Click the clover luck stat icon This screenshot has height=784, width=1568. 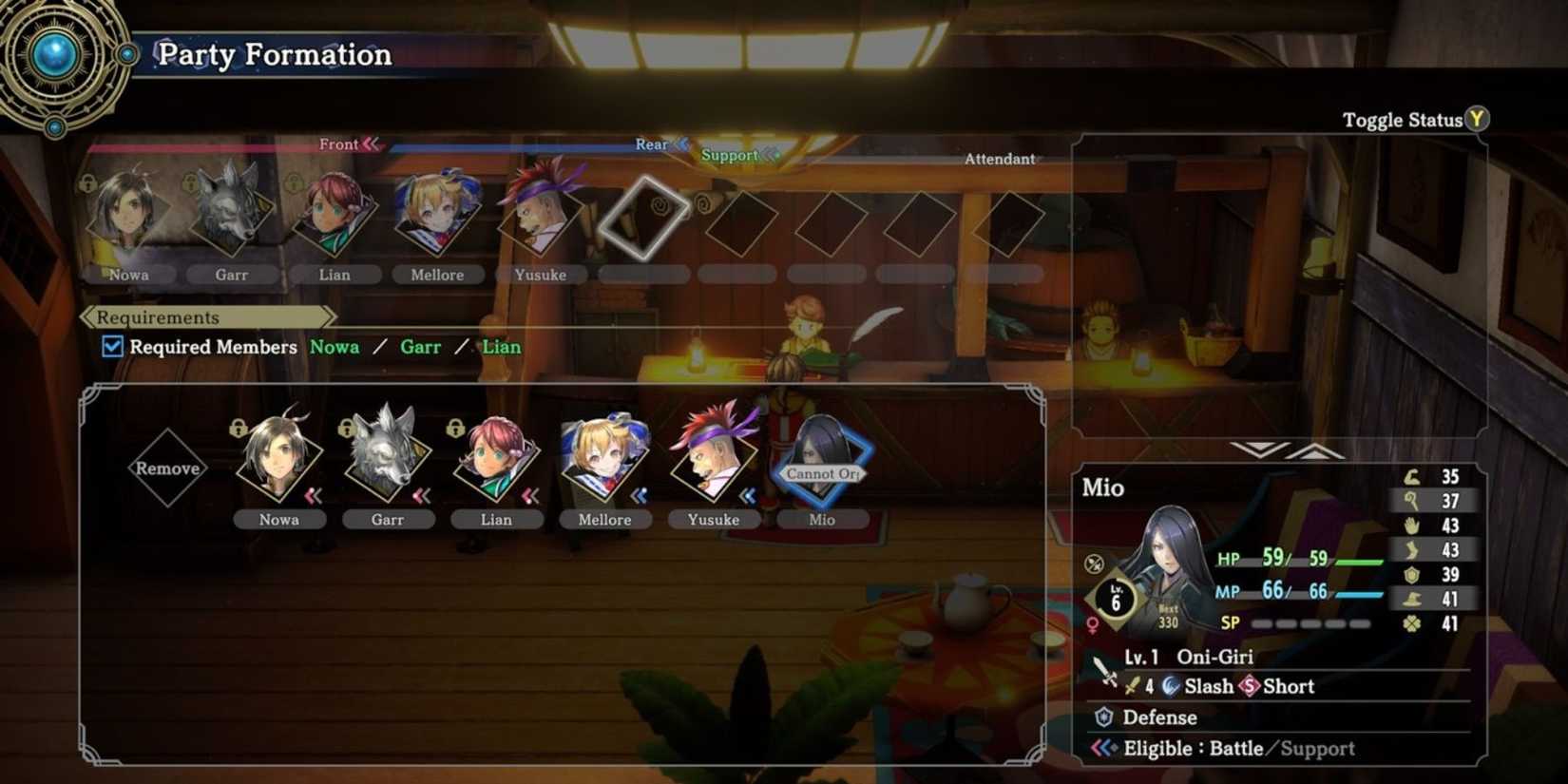click(x=1412, y=625)
